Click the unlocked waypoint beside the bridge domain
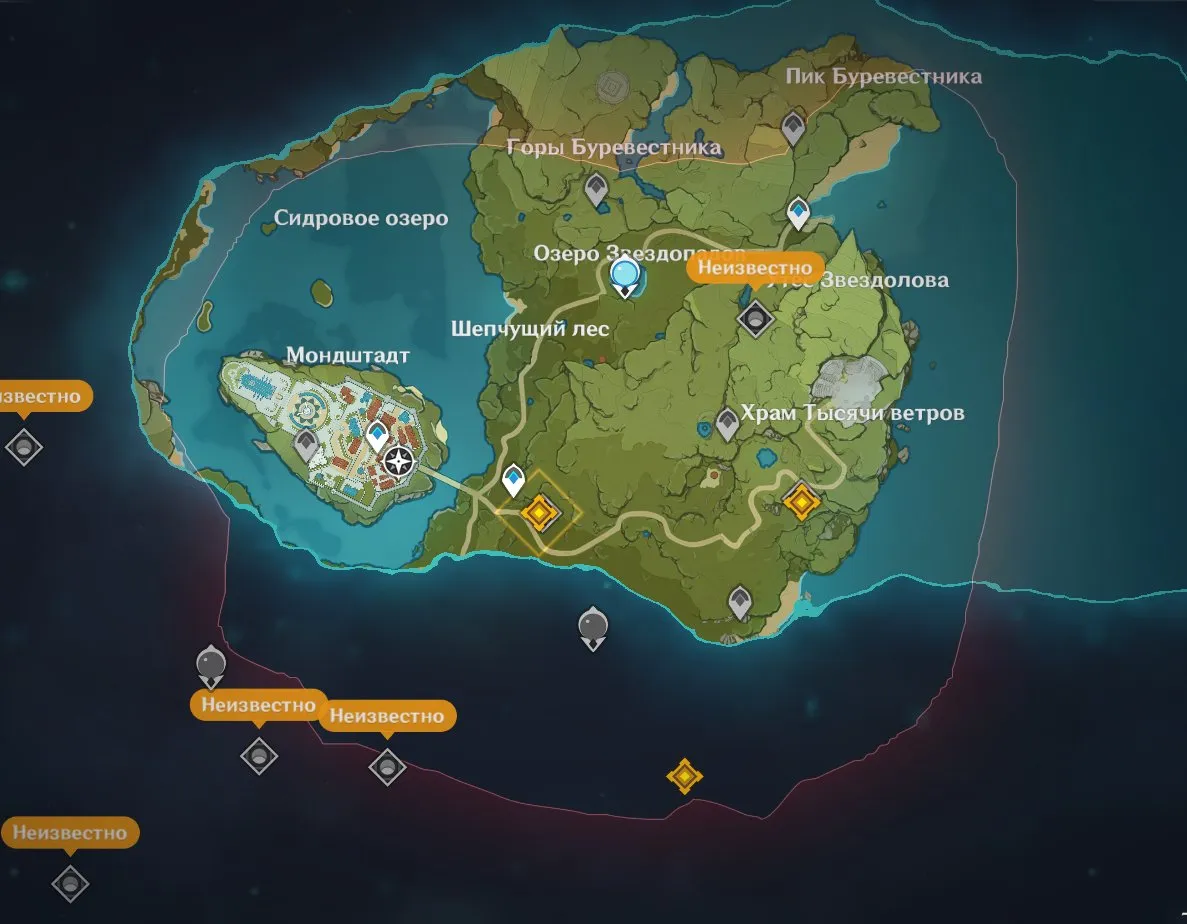Screen dimensions: 1187x924 [x=514, y=479]
